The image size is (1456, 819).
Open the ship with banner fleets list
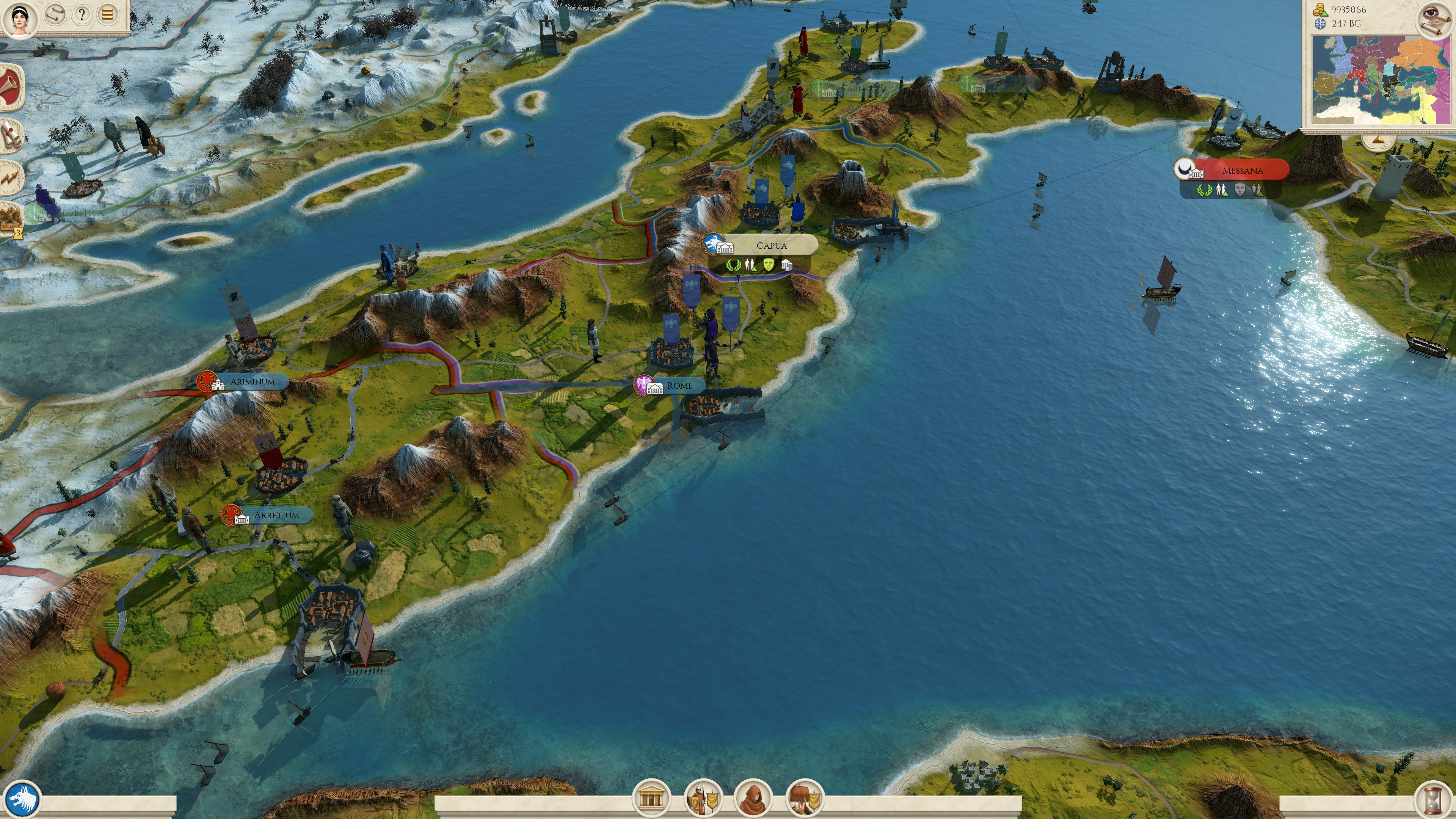(x=804, y=798)
